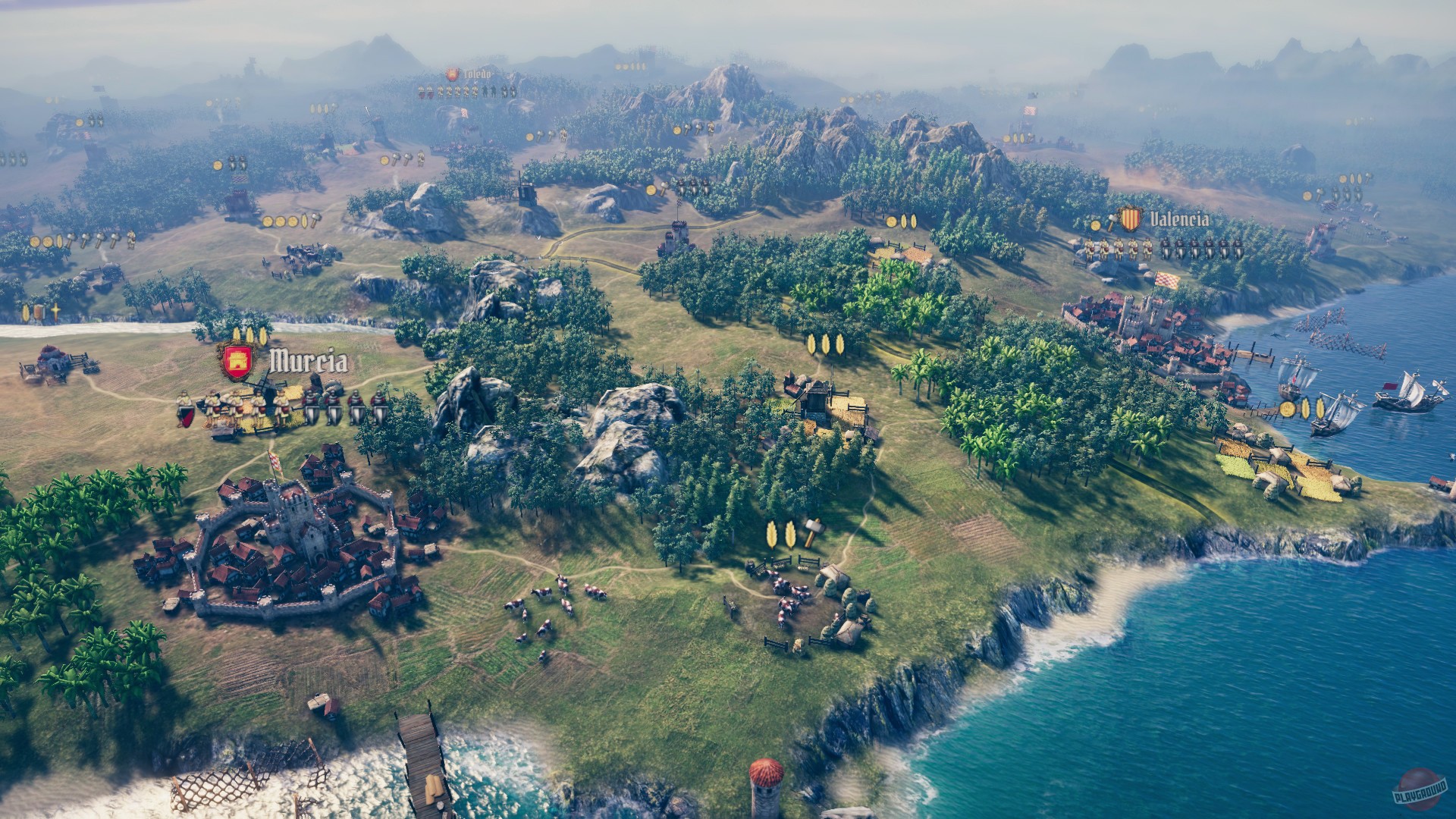Click the Valencia province name label
Screen dimensions: 1456x819
coord(1179,219)
